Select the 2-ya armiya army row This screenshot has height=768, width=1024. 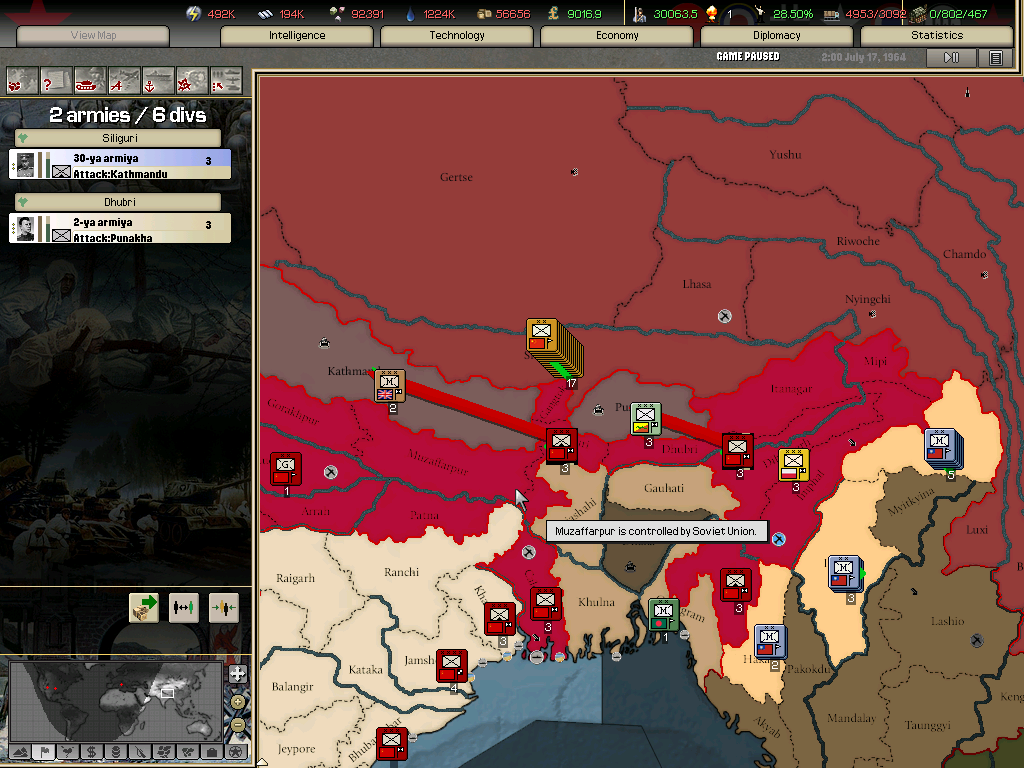pyautogui.click(x=120, y=229)
